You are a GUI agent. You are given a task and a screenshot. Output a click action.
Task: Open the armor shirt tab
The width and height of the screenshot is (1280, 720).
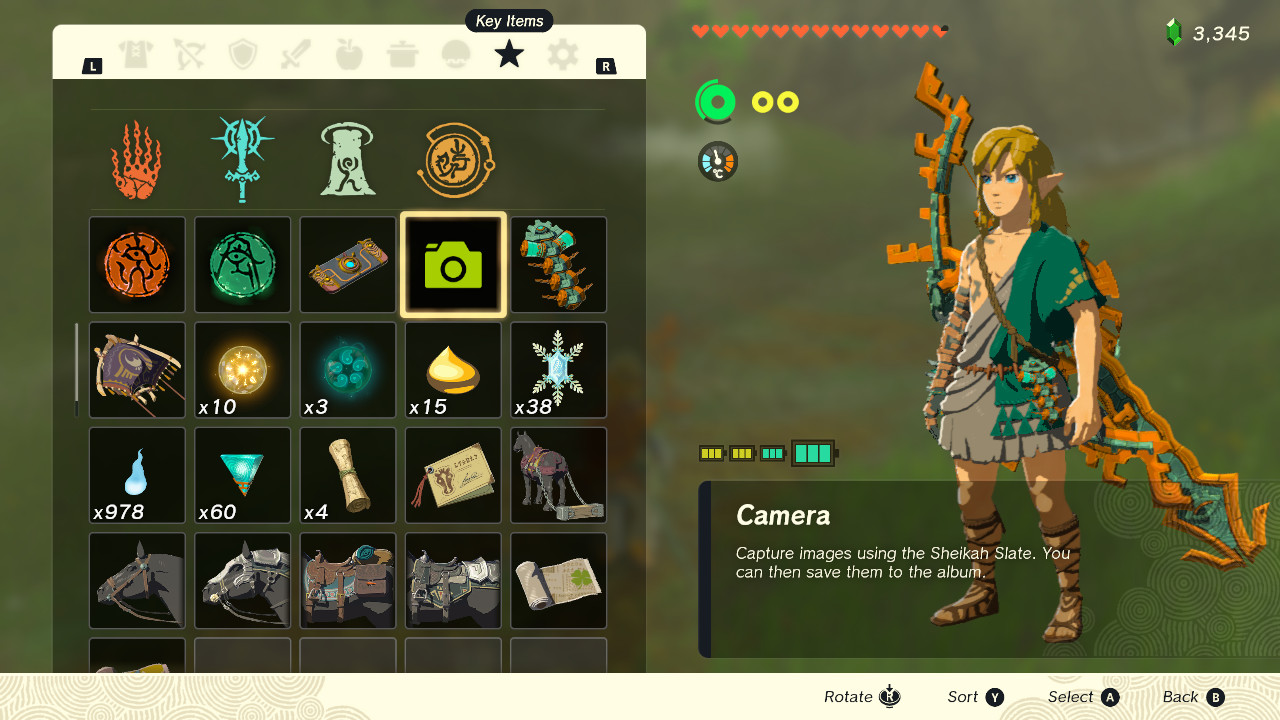click(137, 54)
